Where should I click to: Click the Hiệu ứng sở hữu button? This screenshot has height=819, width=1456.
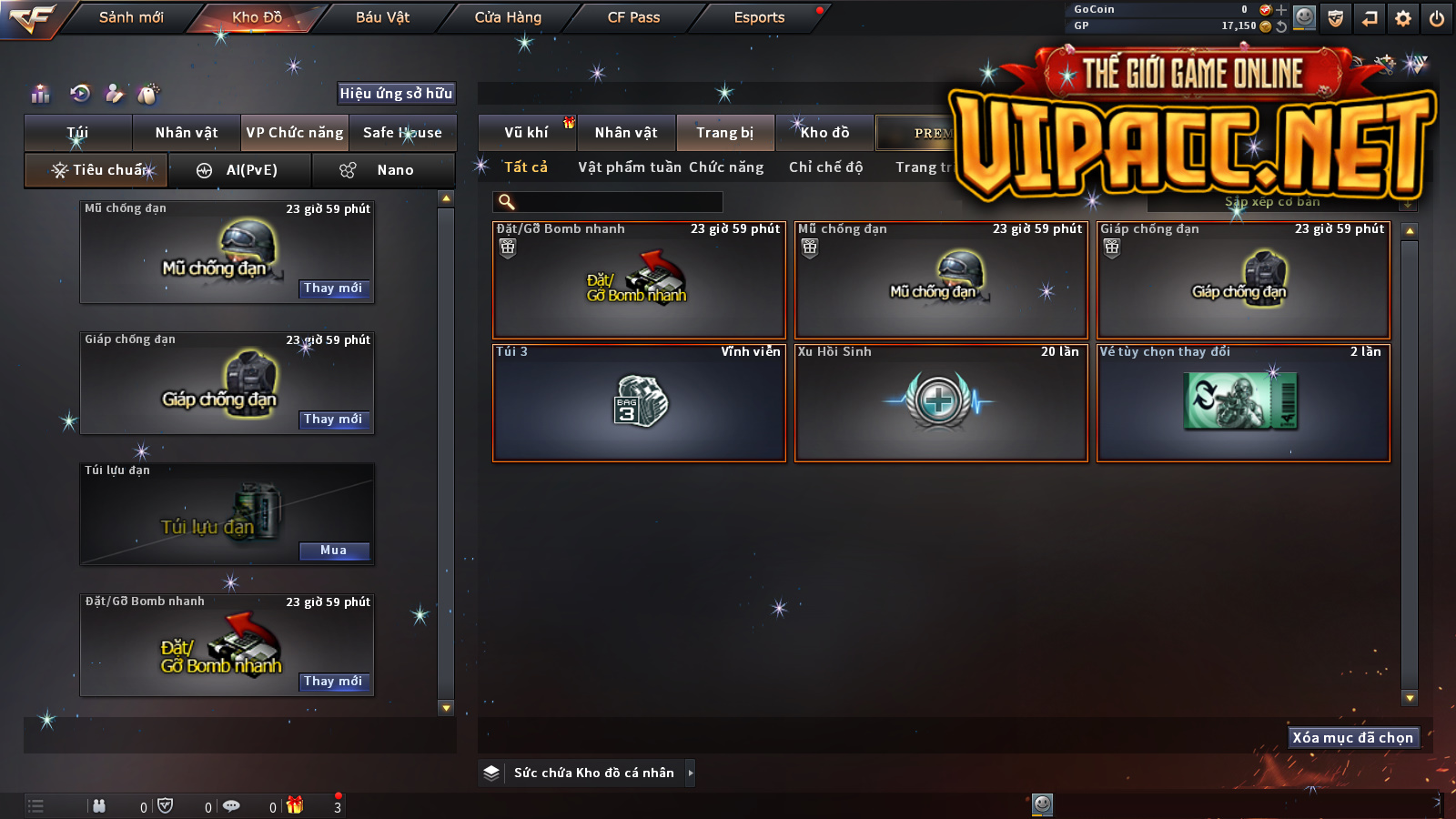click(x=396, y=94)
